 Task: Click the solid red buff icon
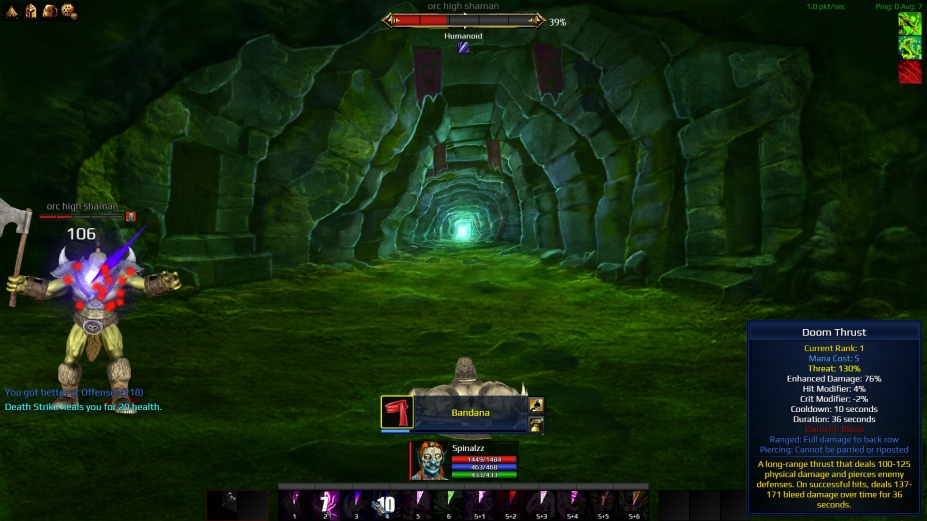click(909, 73)
